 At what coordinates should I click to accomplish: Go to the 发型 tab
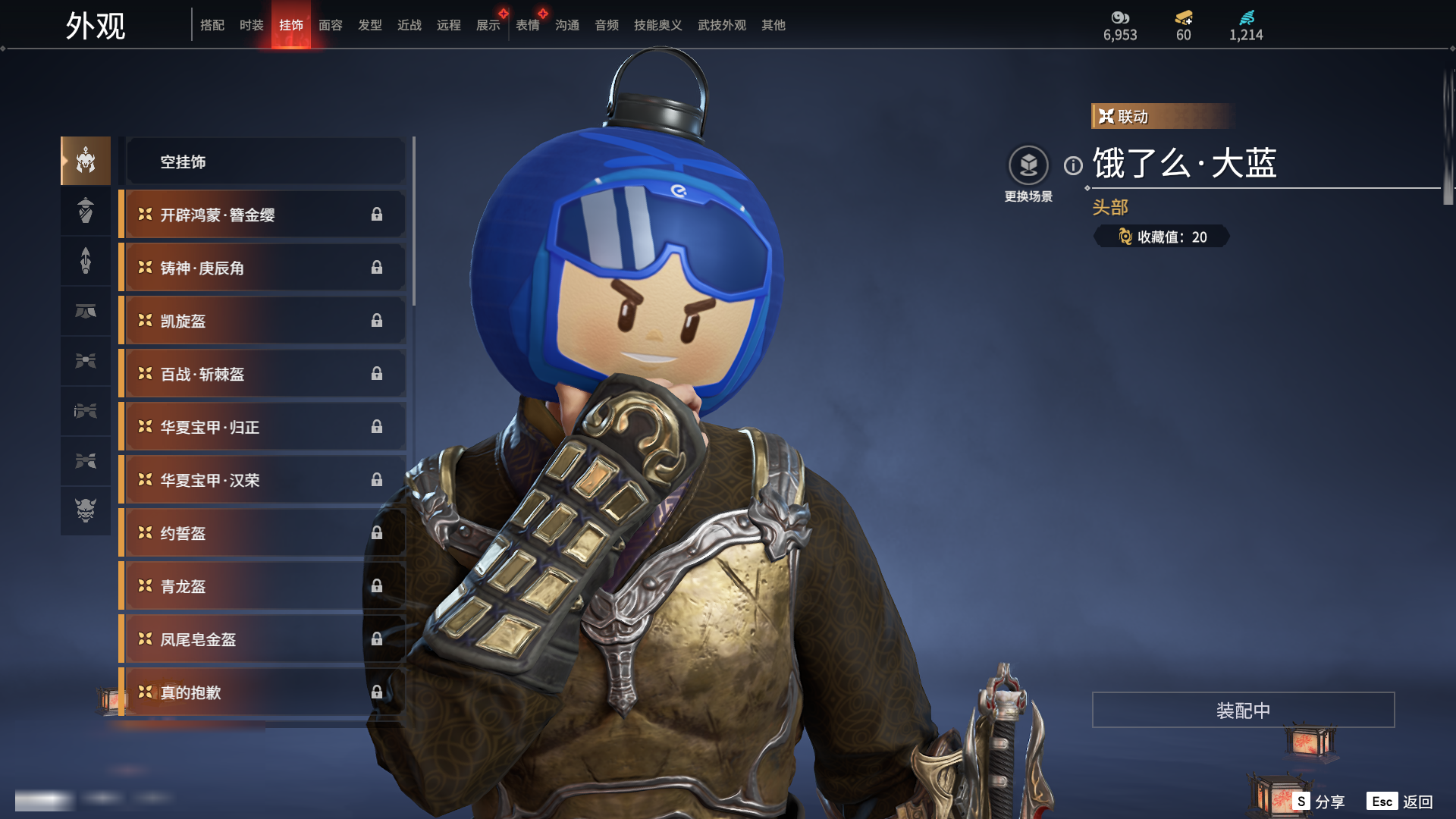[370, 25]
